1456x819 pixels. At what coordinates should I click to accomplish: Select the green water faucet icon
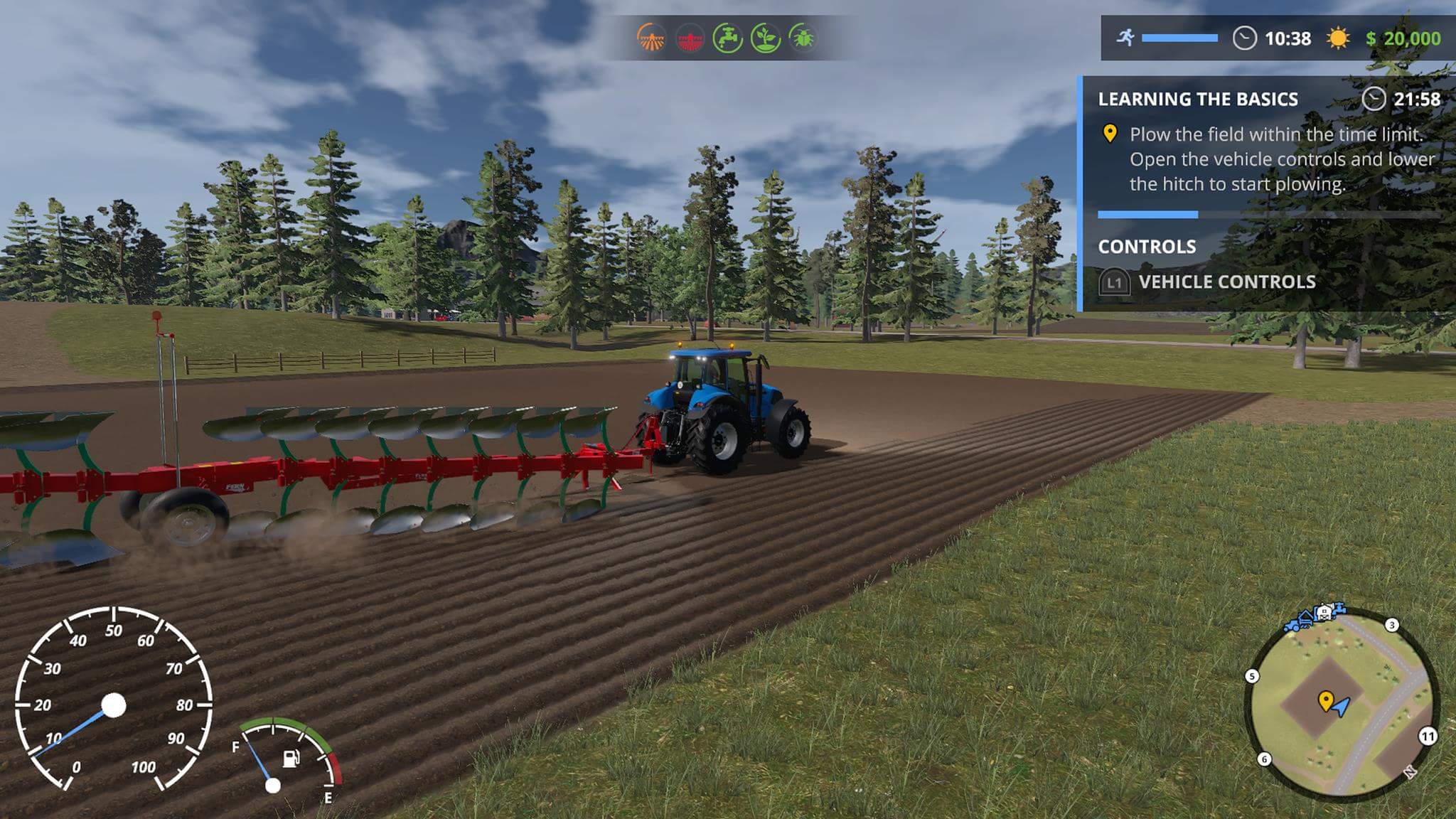727,38
